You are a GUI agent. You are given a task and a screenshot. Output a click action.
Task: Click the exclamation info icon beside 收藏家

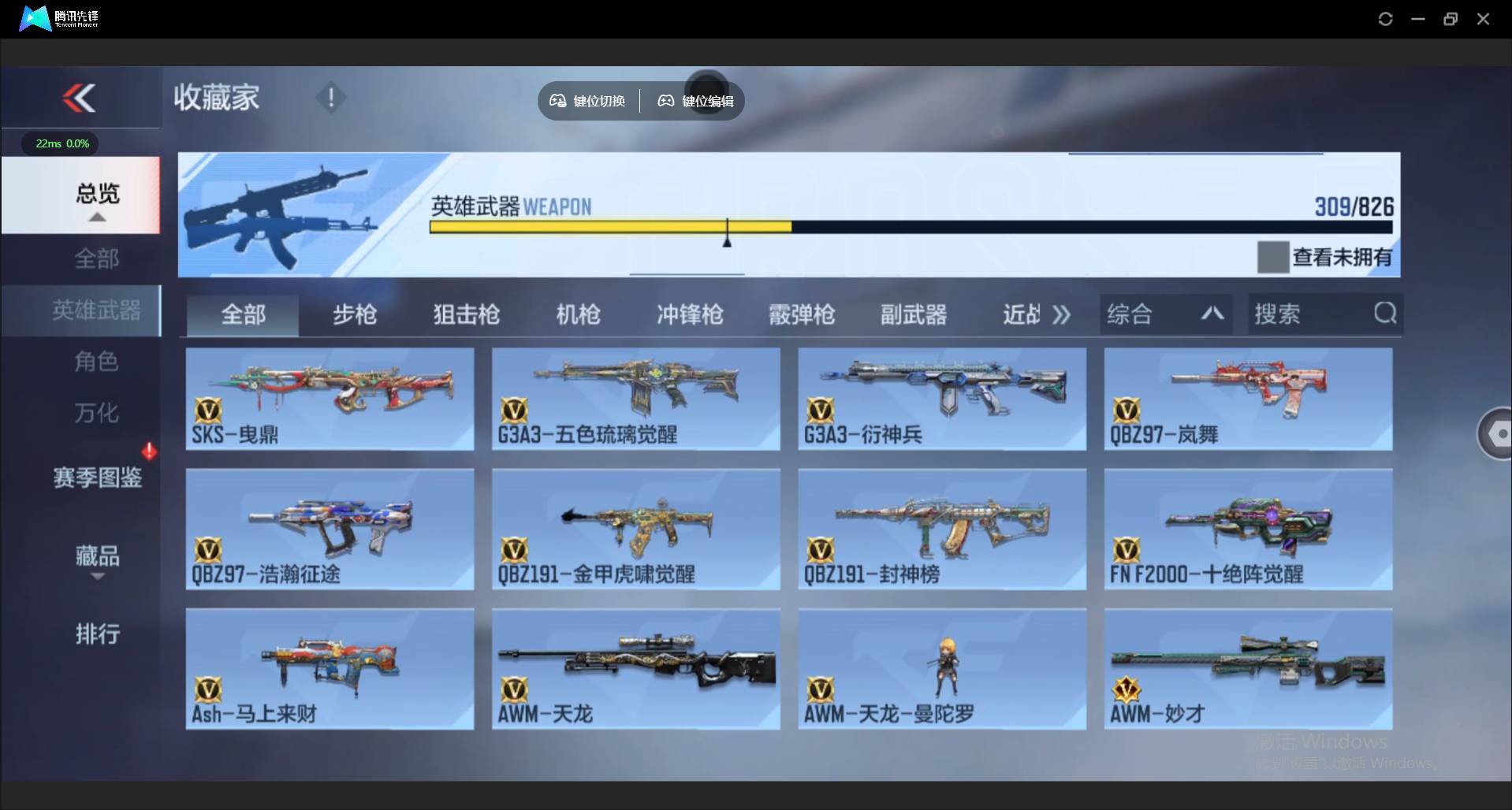pyautogui.click(x=330, y=98)
